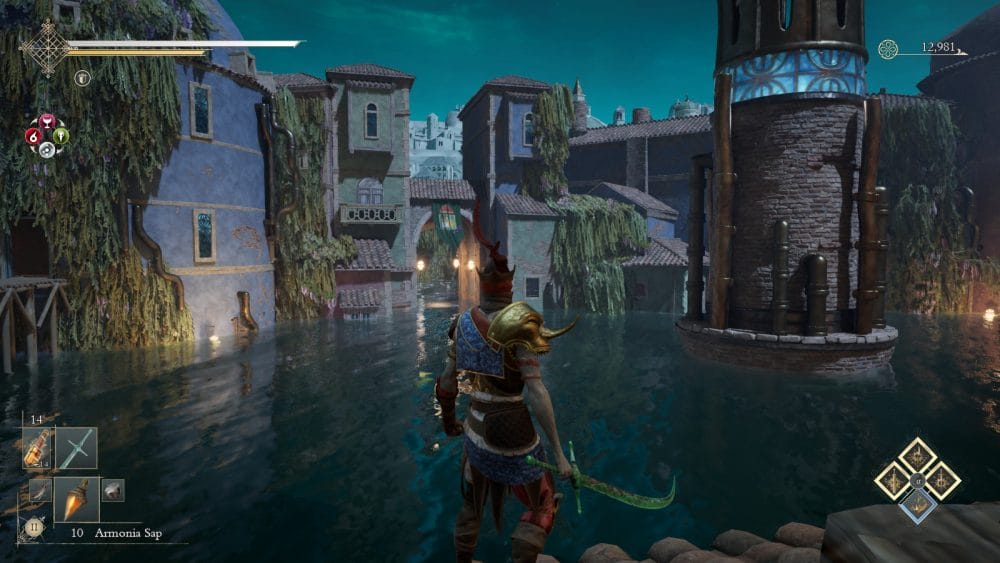
Task: Select the feather item slot
Action: (x=40, y=490)
